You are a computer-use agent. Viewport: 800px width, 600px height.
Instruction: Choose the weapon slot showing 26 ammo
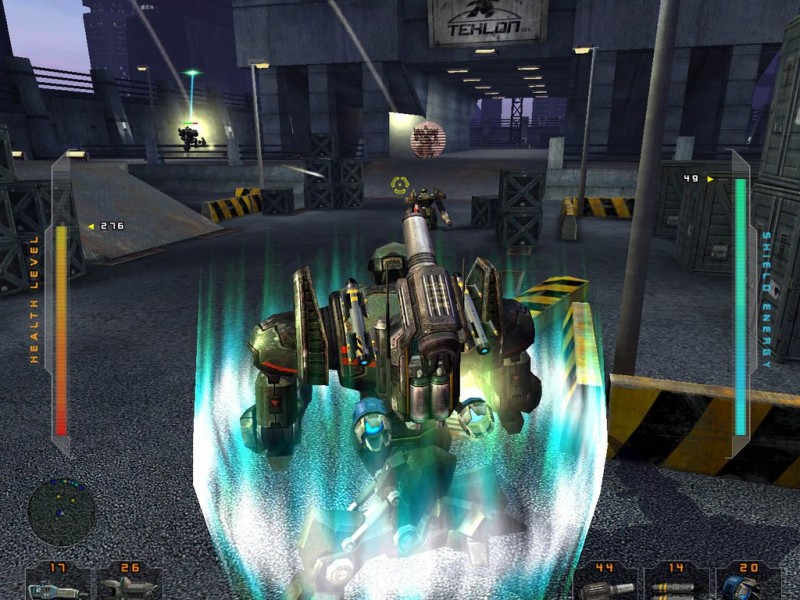[x=129, y=583]
